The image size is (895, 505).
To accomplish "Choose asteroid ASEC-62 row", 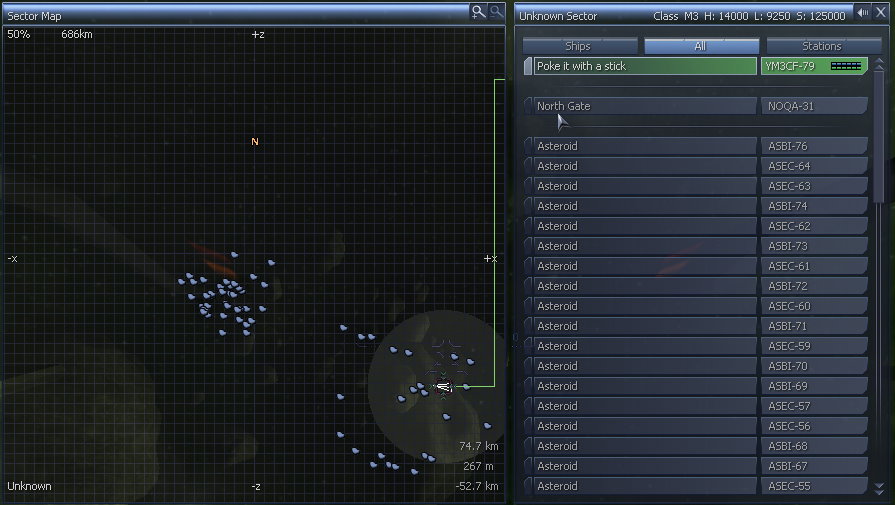I will click(644, 226).
